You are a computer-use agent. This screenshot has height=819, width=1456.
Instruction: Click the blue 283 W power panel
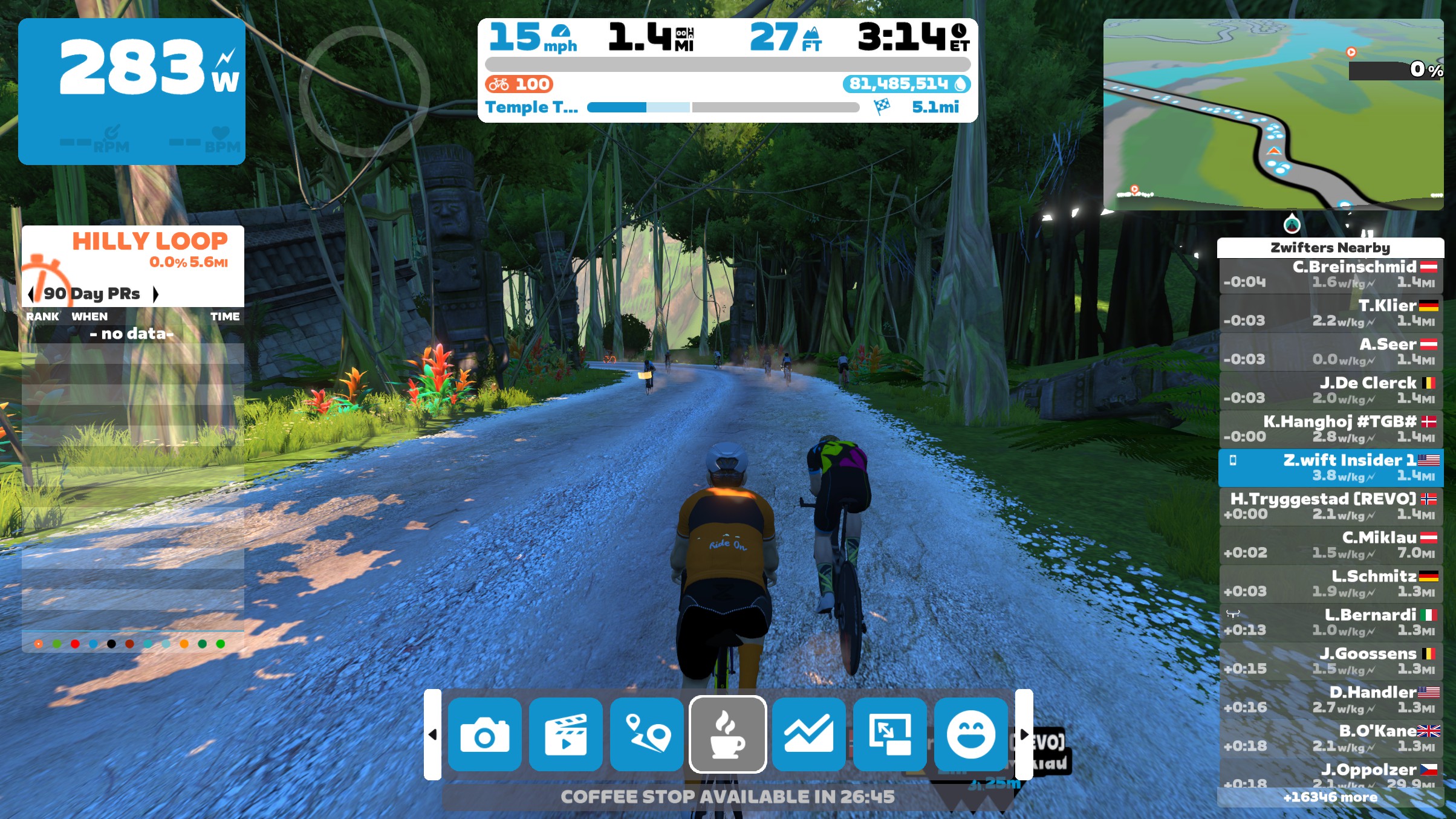132,91
